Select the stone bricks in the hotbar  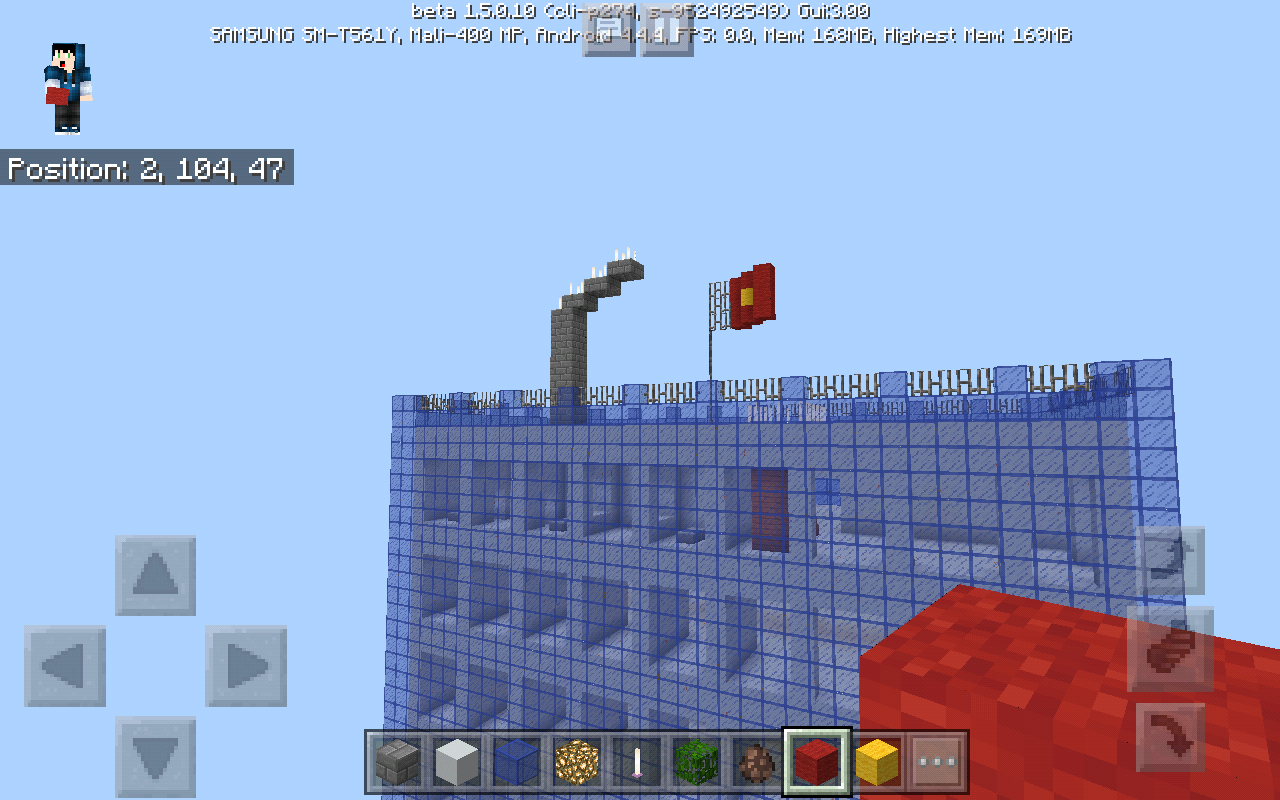click(398, 762)
